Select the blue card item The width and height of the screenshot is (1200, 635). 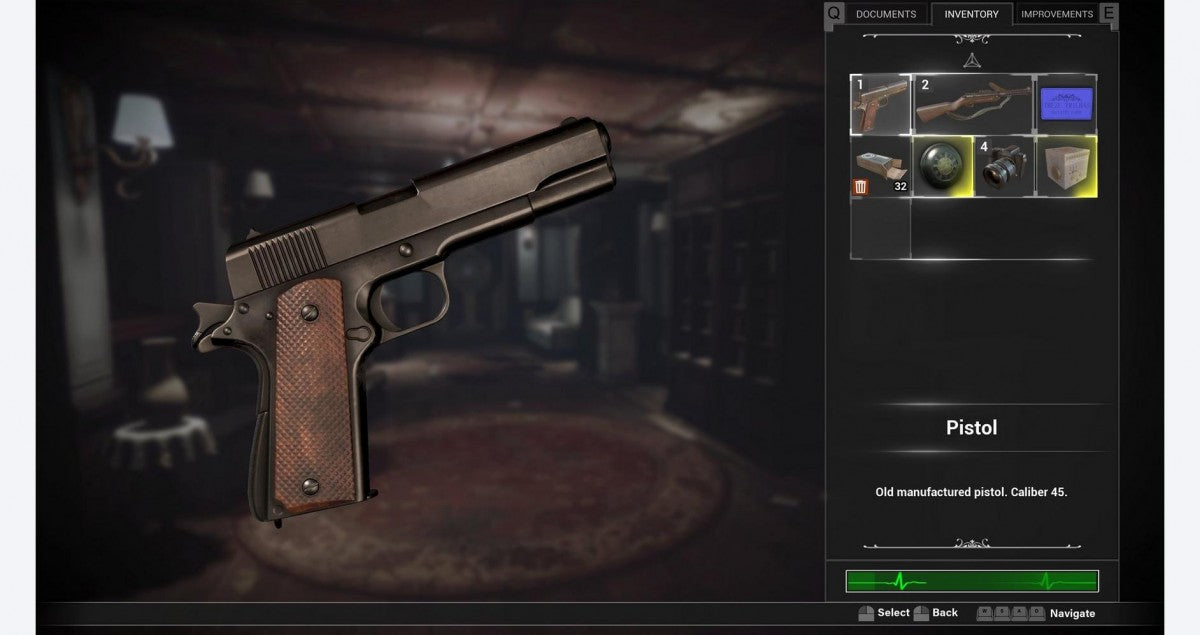click(x=1066, y=104)
